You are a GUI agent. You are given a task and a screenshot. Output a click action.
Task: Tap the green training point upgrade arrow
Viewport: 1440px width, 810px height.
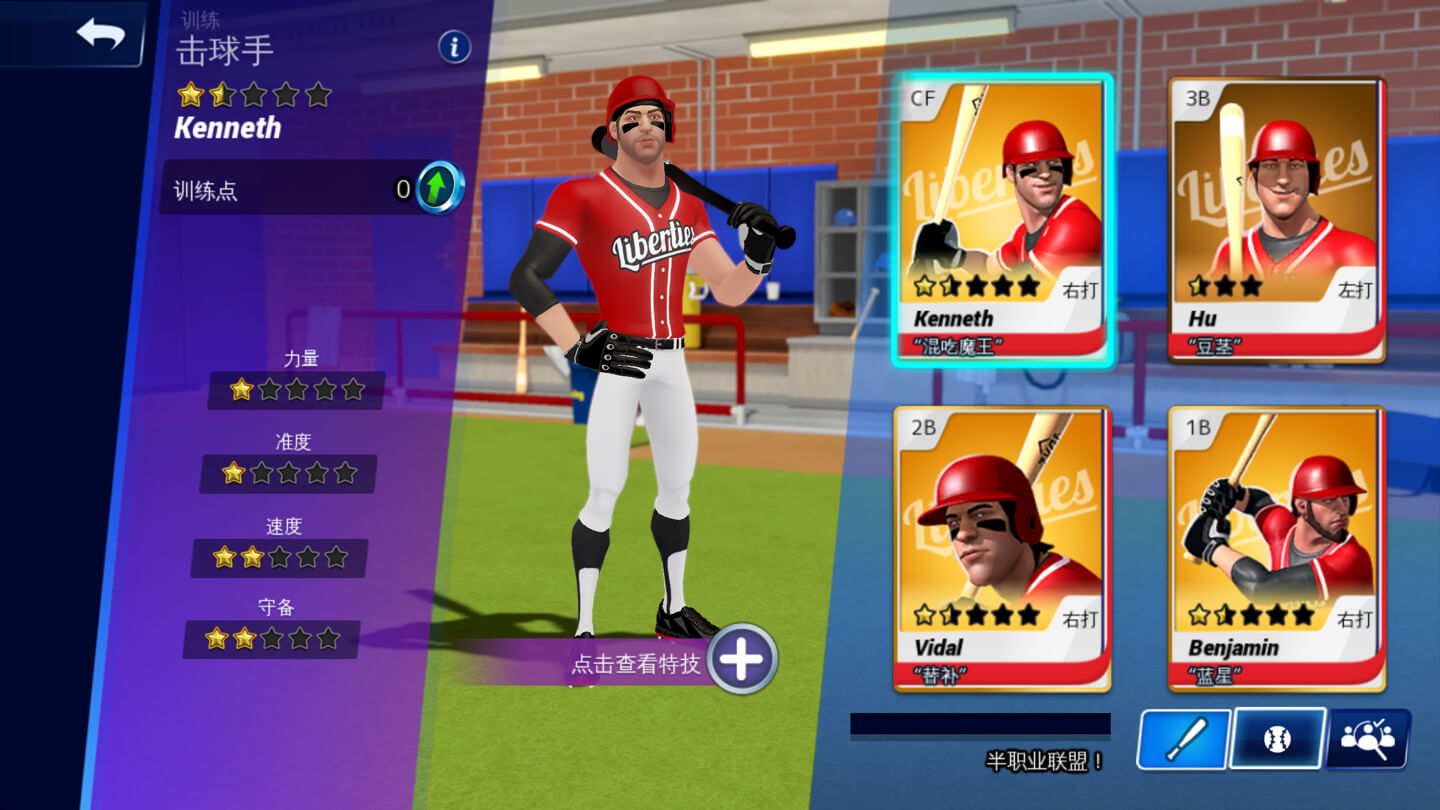(439, 188)
